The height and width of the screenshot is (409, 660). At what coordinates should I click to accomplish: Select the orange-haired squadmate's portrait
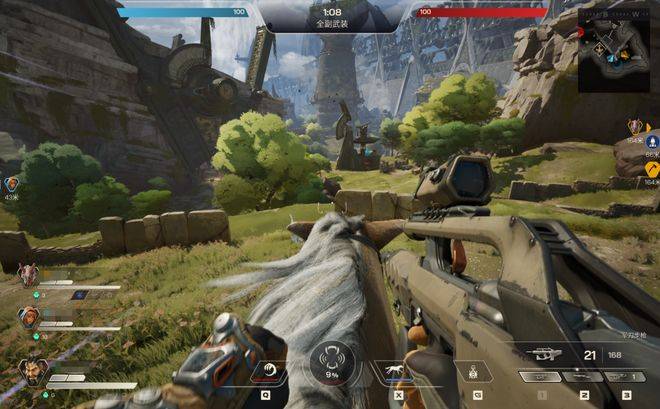[x=28, y=317]
